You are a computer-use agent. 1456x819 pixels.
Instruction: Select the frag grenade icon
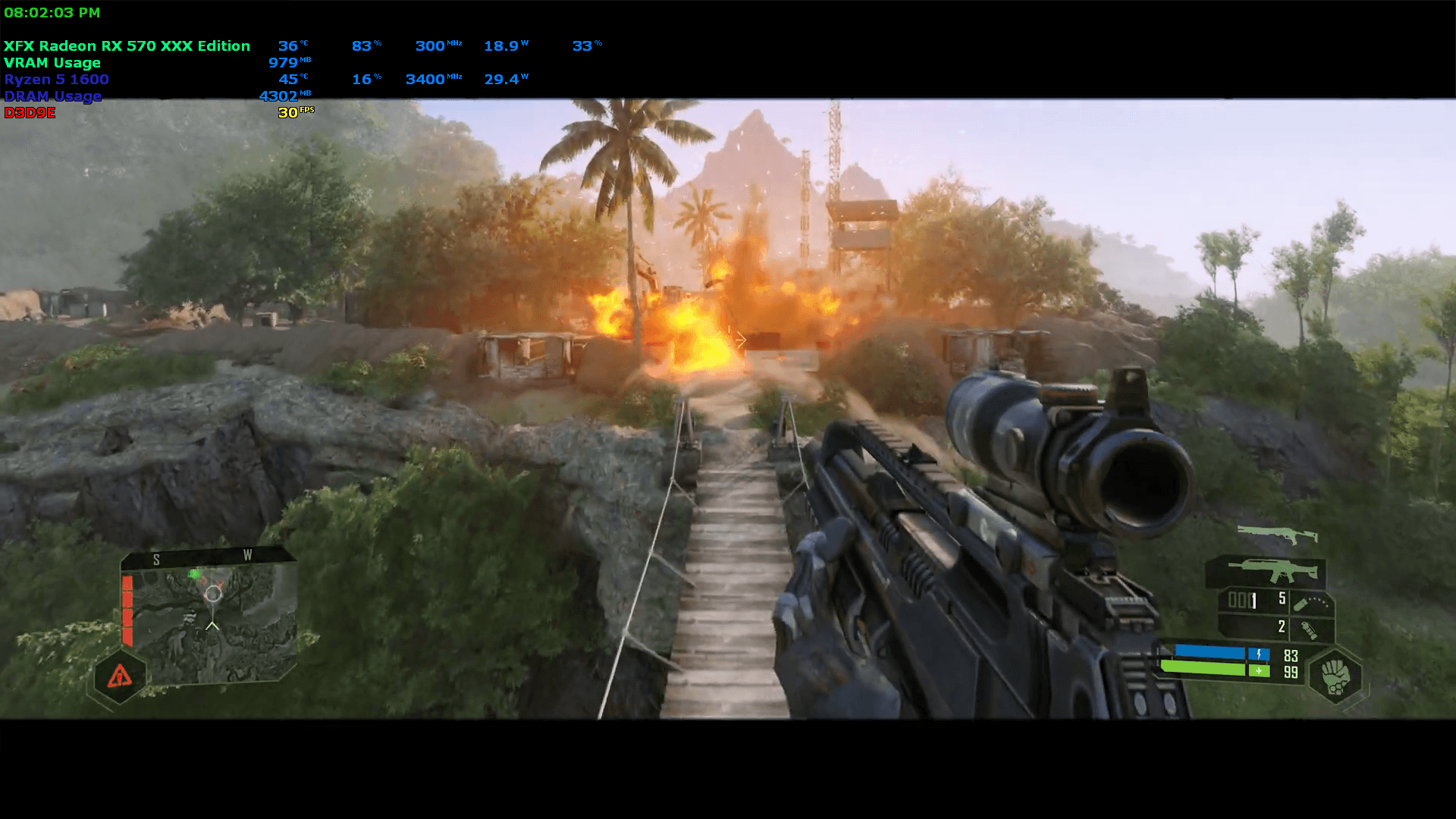coord(1307,629)
